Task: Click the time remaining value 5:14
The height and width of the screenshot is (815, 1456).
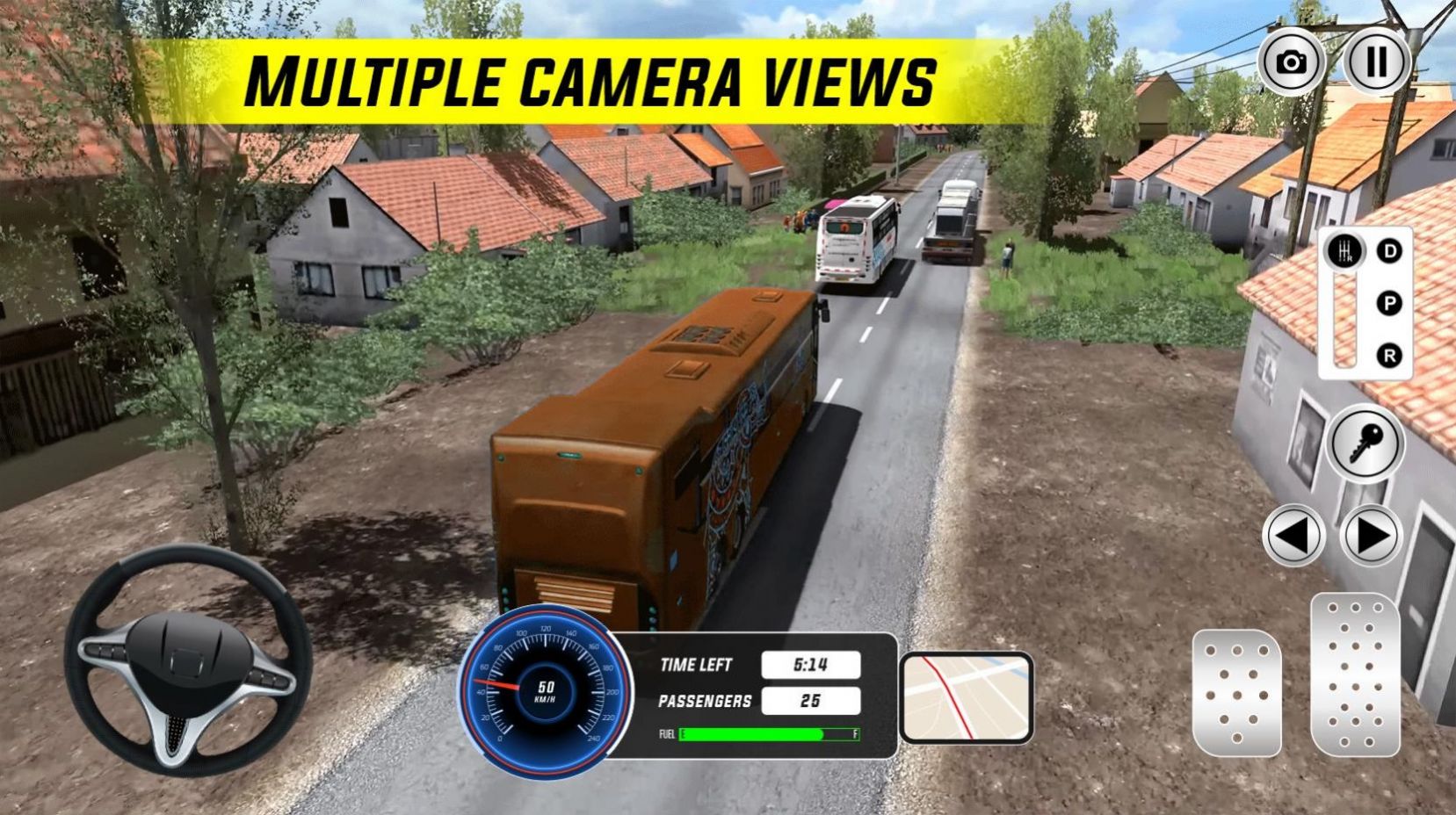Action: (809, 665)
